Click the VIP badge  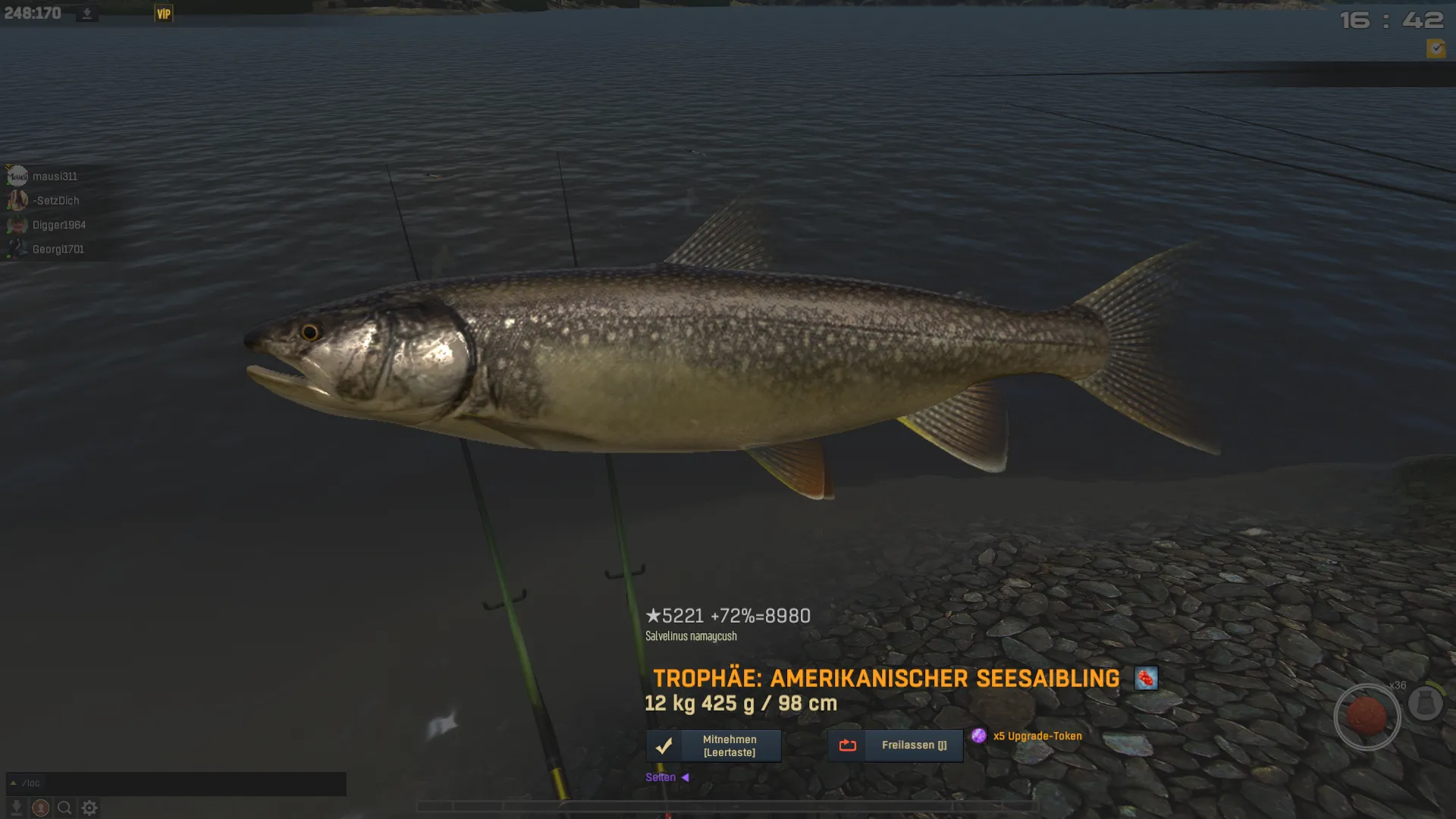164,14
